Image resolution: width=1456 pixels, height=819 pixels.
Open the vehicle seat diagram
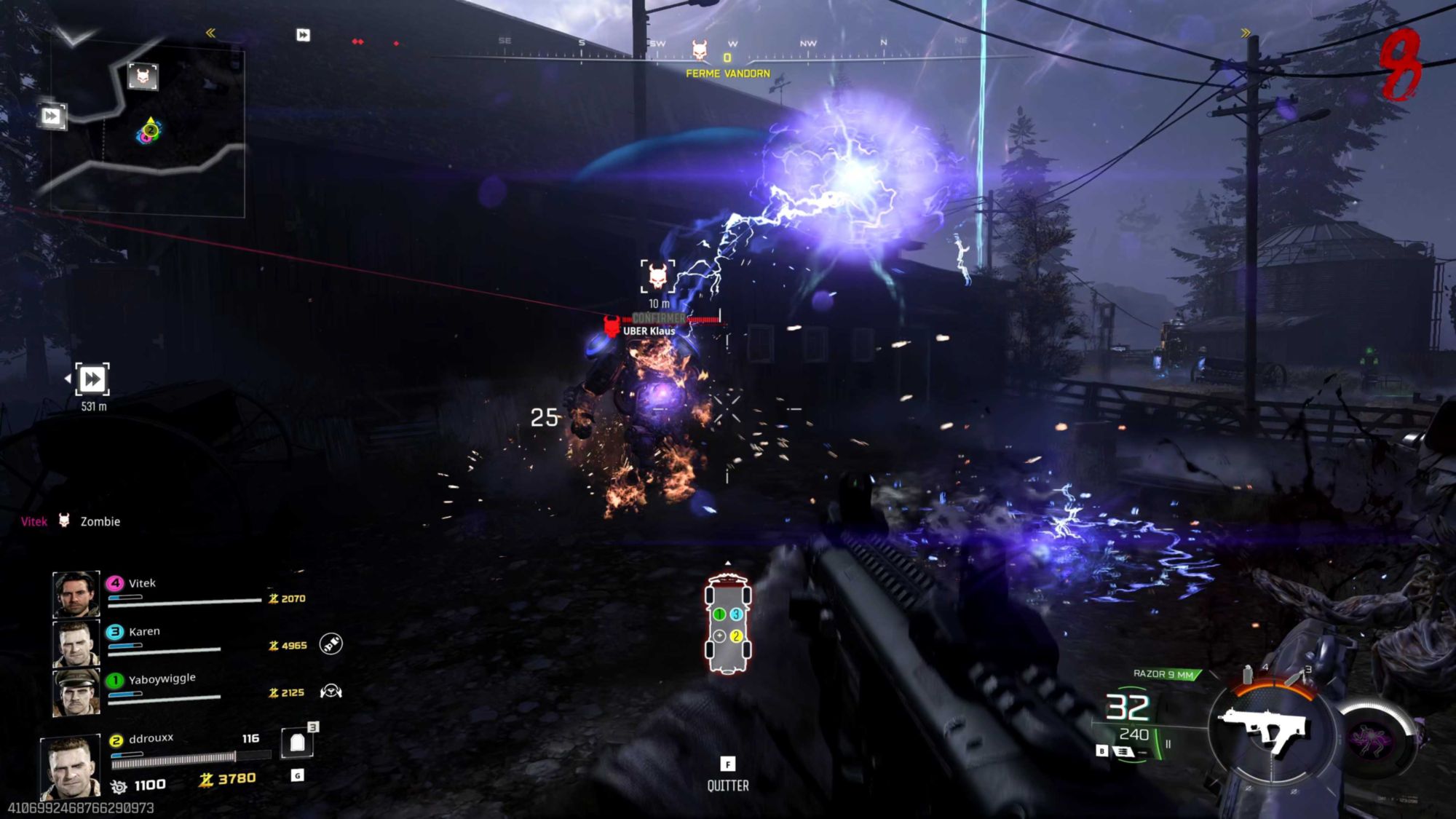pos(727,624)
